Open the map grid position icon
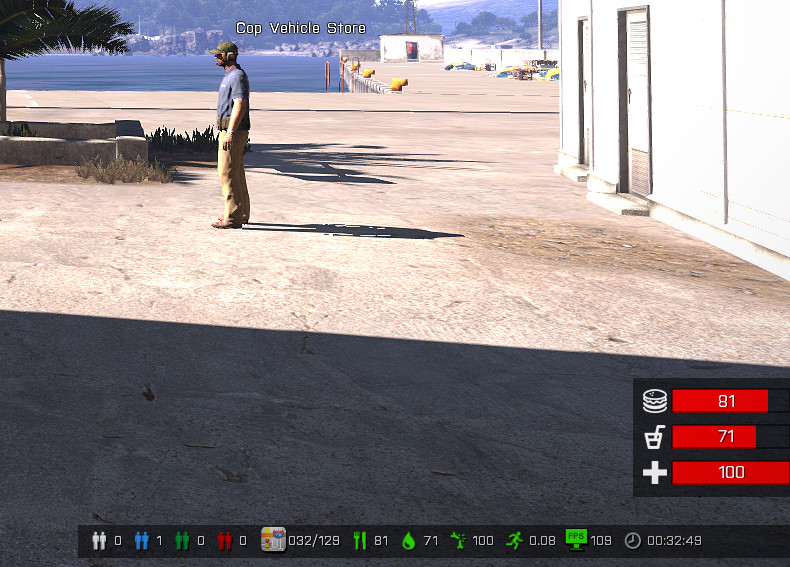Image resolution: width=790 pixels, height=567 pixels. coord(273,540)
